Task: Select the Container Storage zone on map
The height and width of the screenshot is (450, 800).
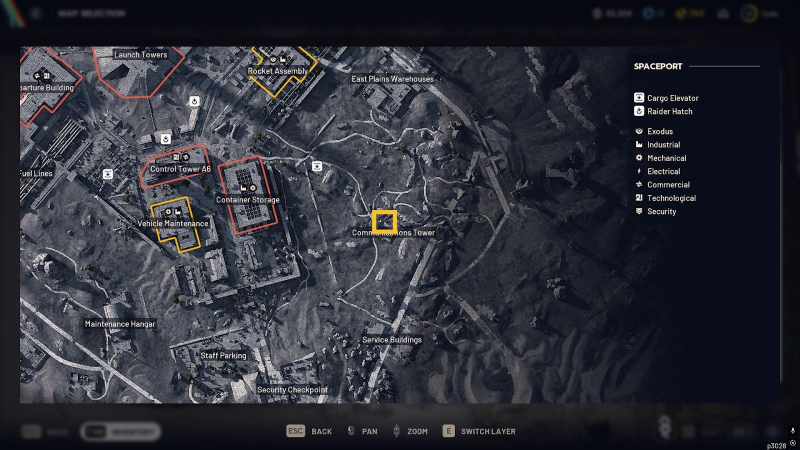Action: (246, 190)
